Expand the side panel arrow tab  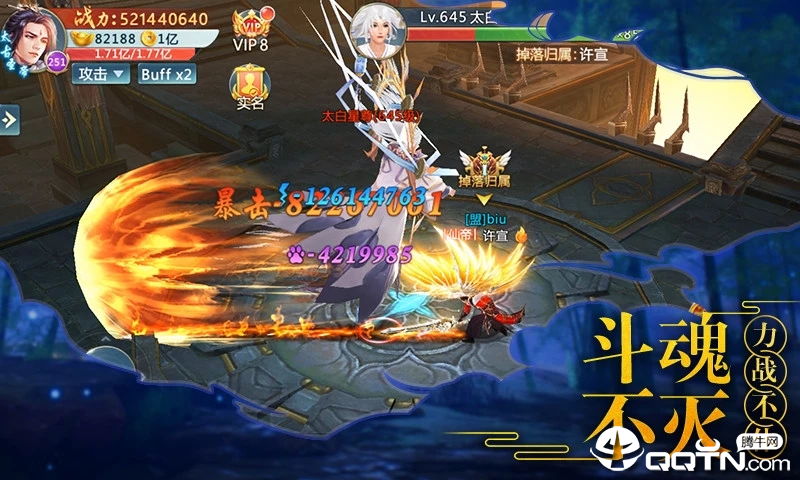coord(9,120)
